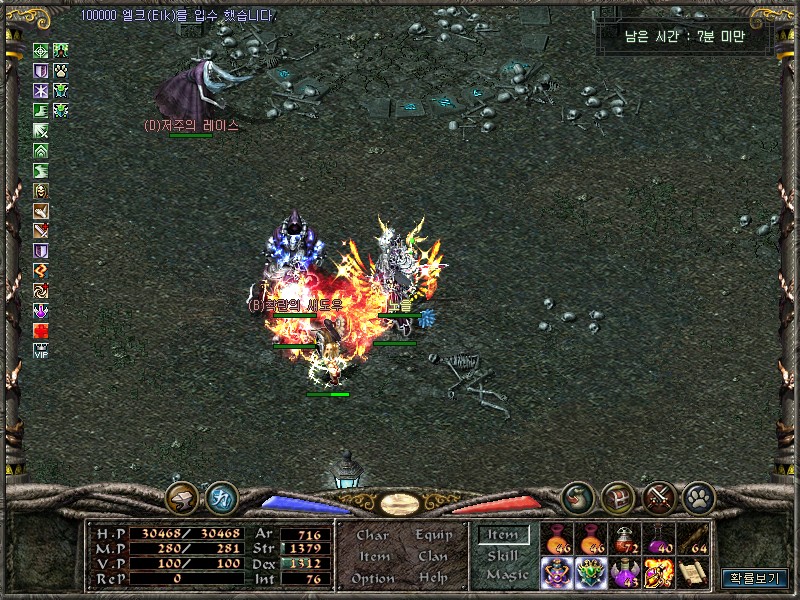
Task: Click the VIP buff icon
Action: (41, 350)
